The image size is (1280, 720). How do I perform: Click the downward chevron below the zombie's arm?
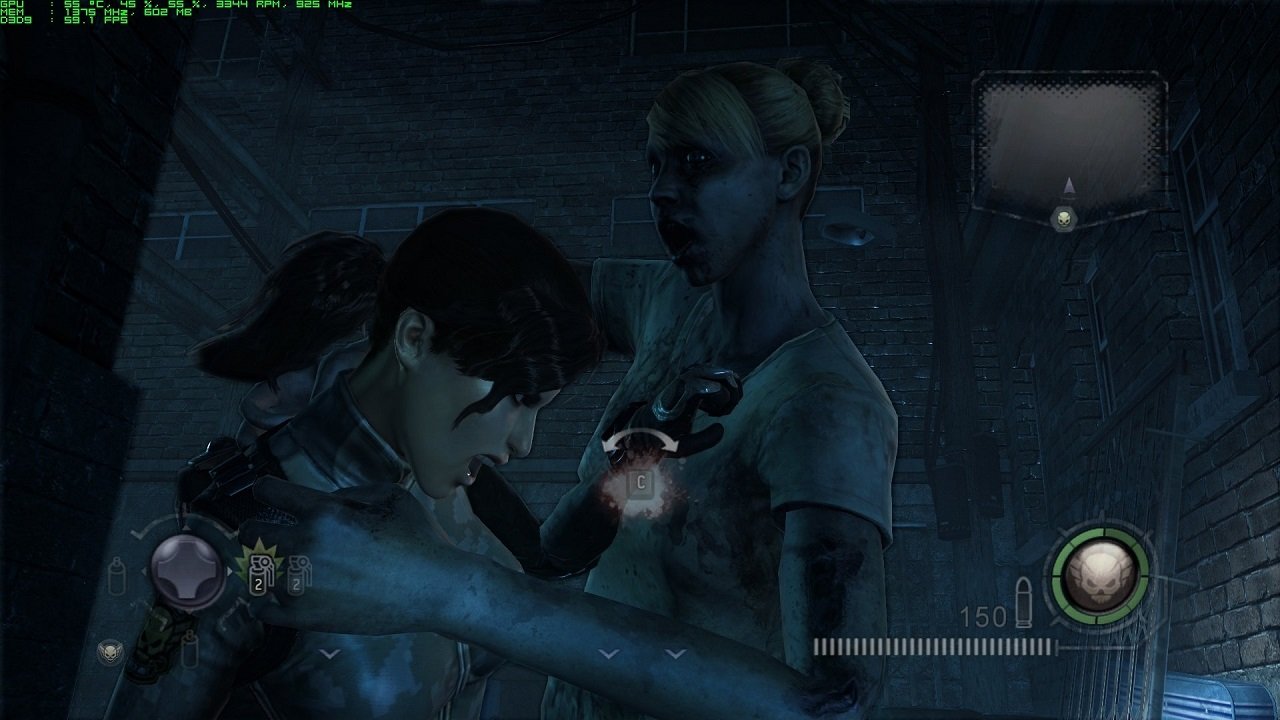(x=608, y=654)
